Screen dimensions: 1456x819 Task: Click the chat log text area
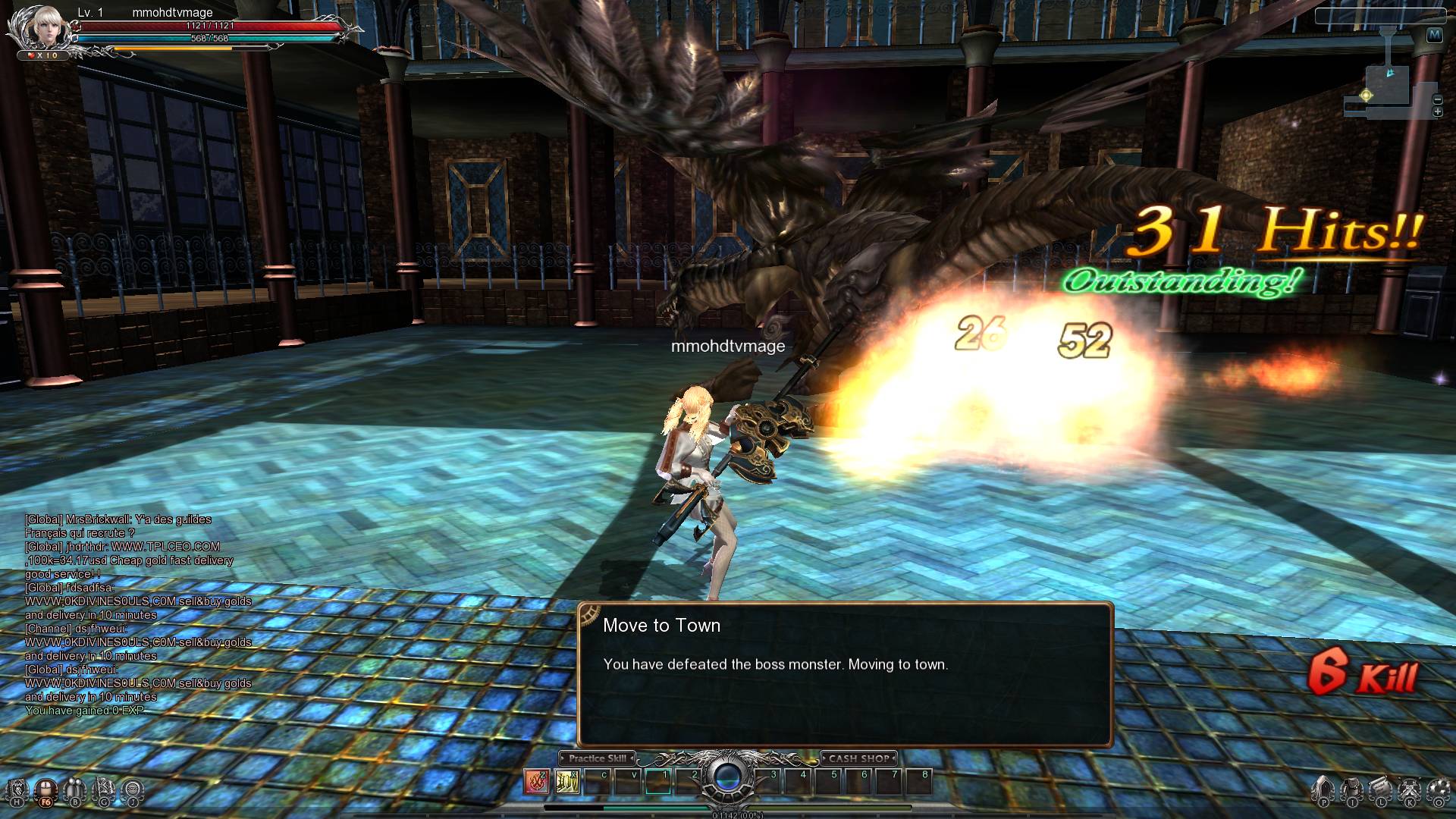[x=136, y=615]
